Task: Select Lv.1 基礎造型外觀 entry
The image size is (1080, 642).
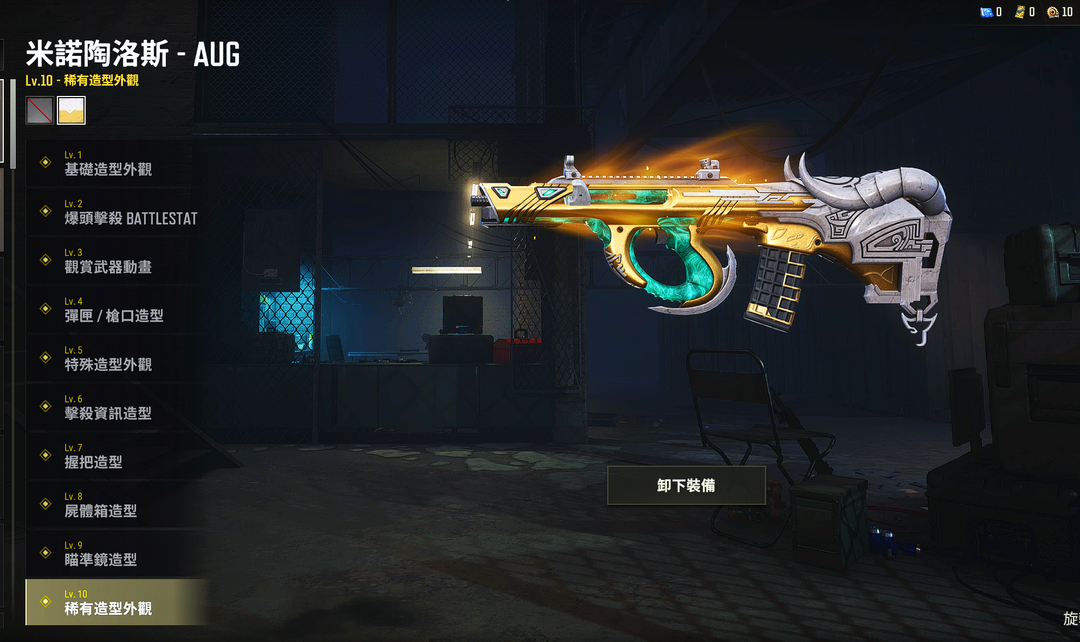Action: pyautogui.click(x=108, y=164)
